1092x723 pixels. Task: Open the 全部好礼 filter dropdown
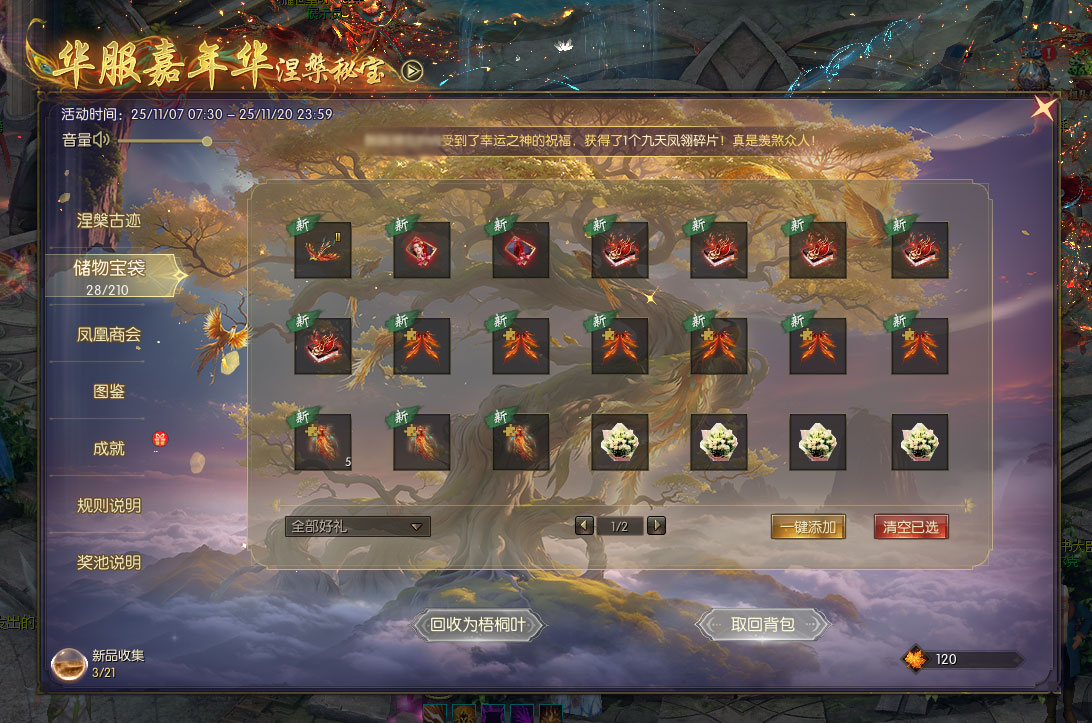(357, 526)
